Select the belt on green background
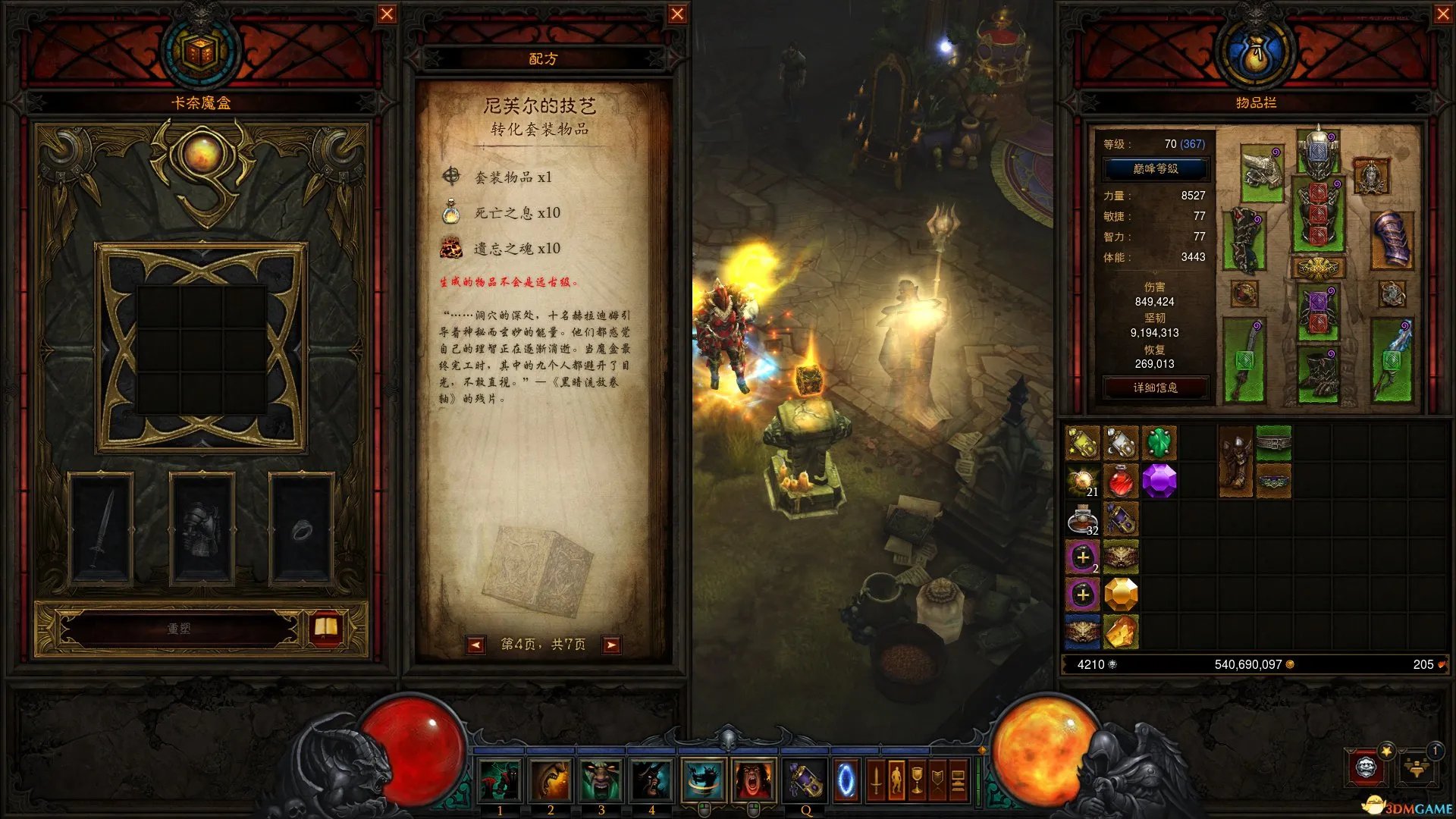The height and width of the screenshot is (819, 1456). coord(1273,442)
